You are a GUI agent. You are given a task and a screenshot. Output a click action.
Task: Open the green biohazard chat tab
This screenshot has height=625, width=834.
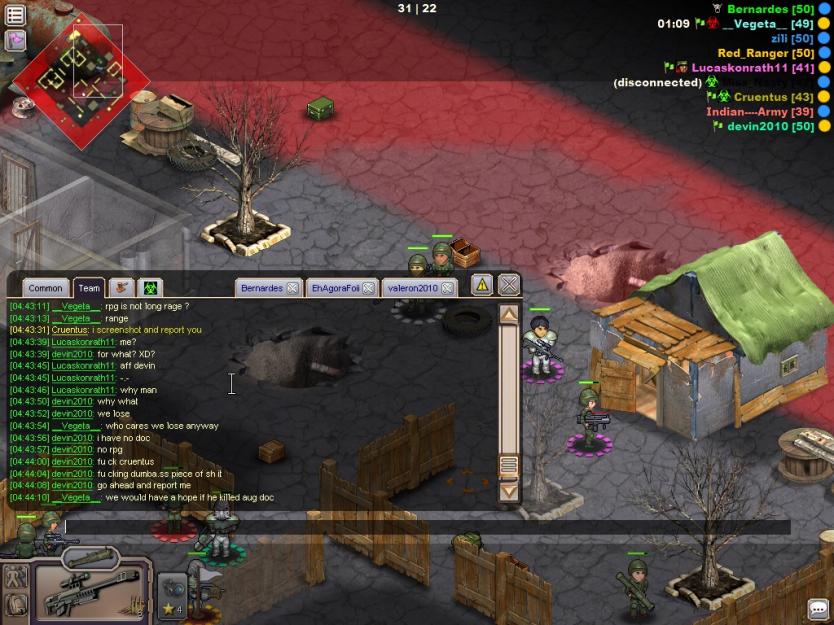150,288
